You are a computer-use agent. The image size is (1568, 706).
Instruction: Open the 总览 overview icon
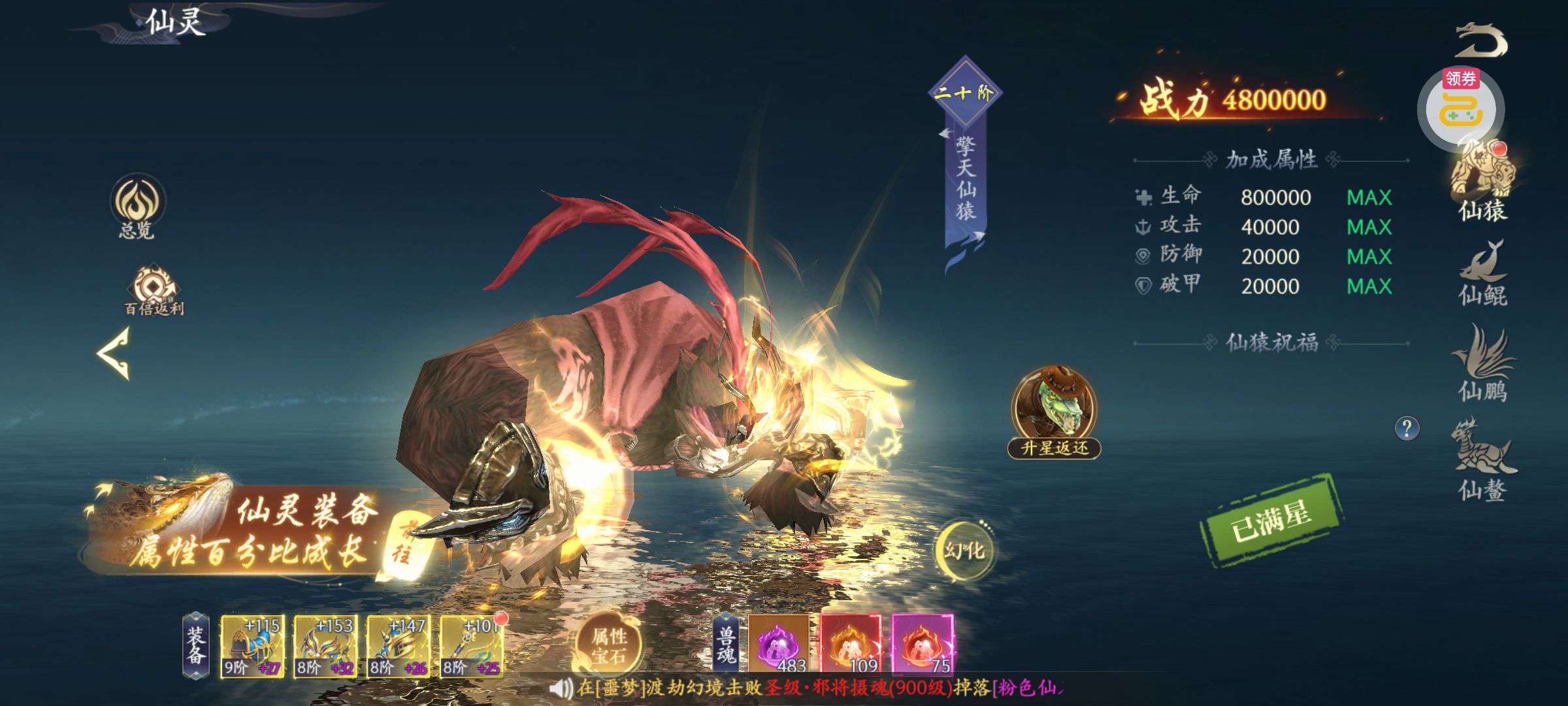pos(137,205)
